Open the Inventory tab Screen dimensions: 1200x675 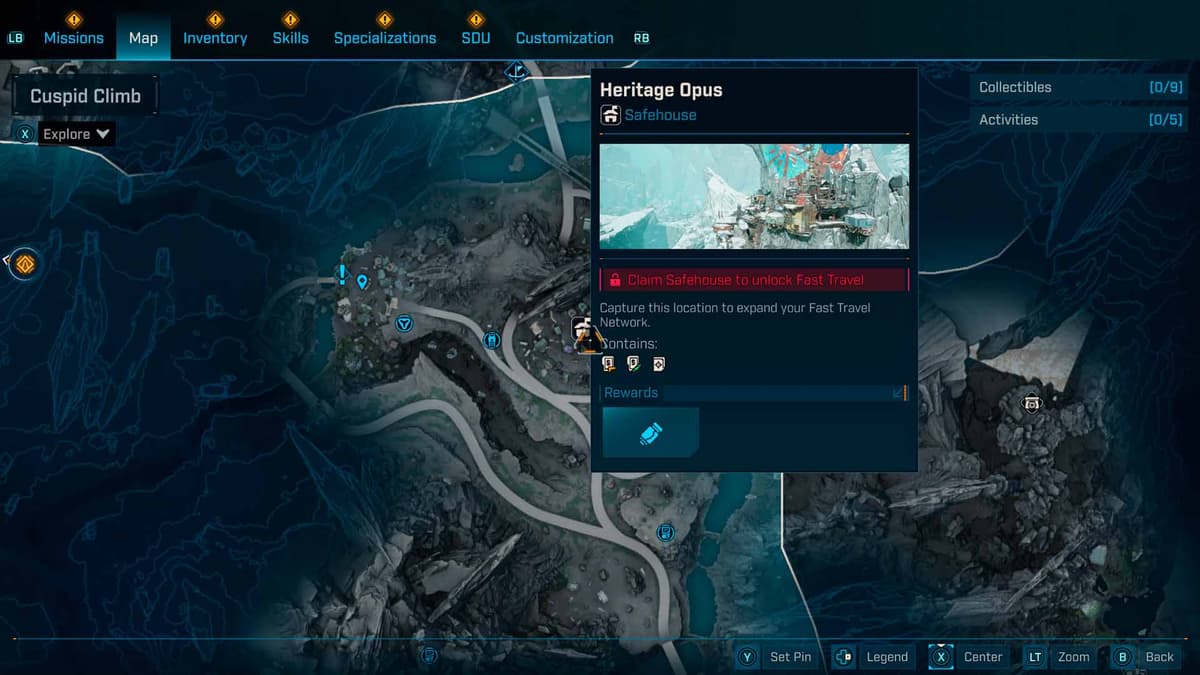(214, 38)
